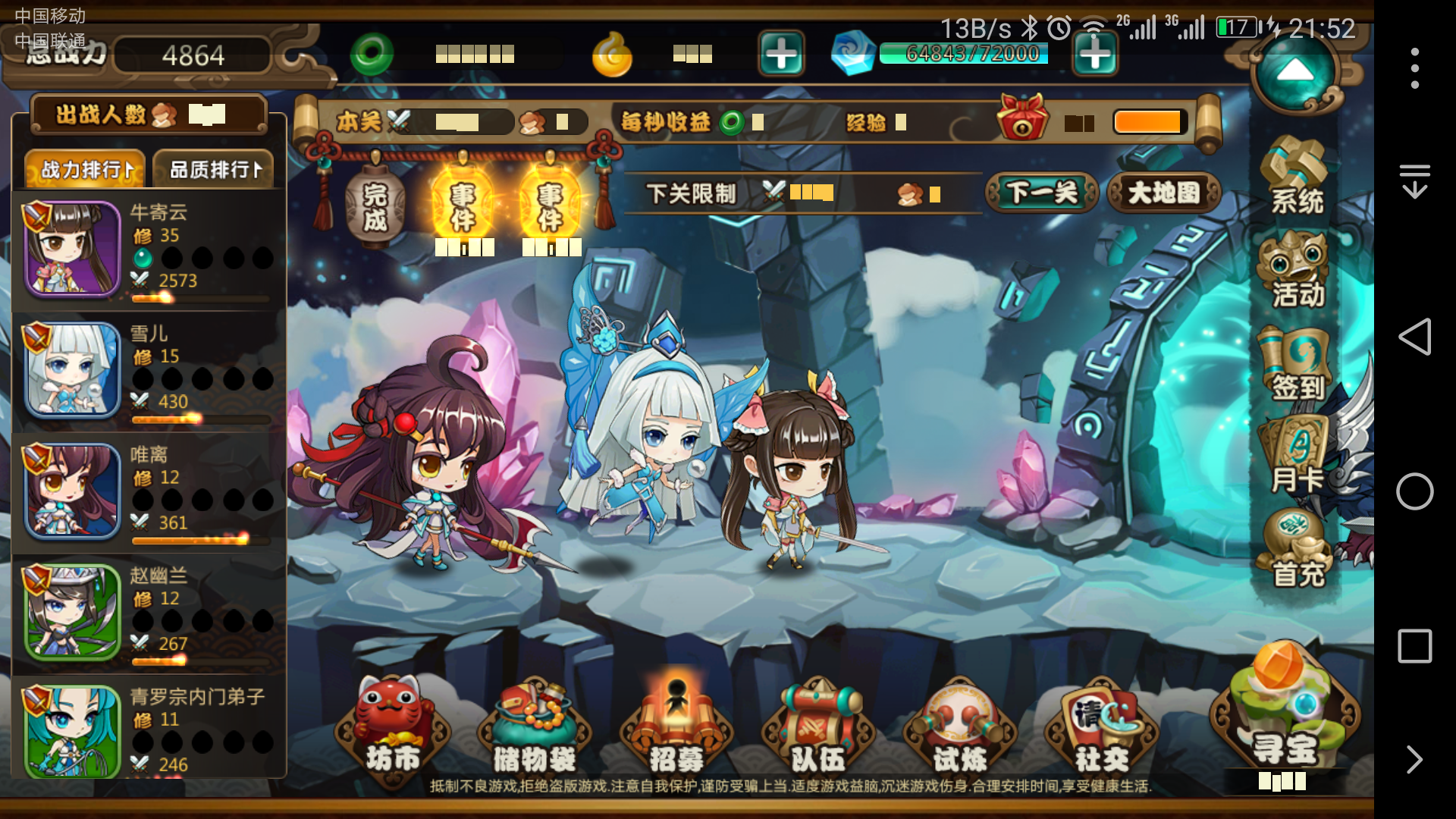Tap the orange experience progress bar
The height and width of the screenshot is (819, 1456).
point(1148,121)
